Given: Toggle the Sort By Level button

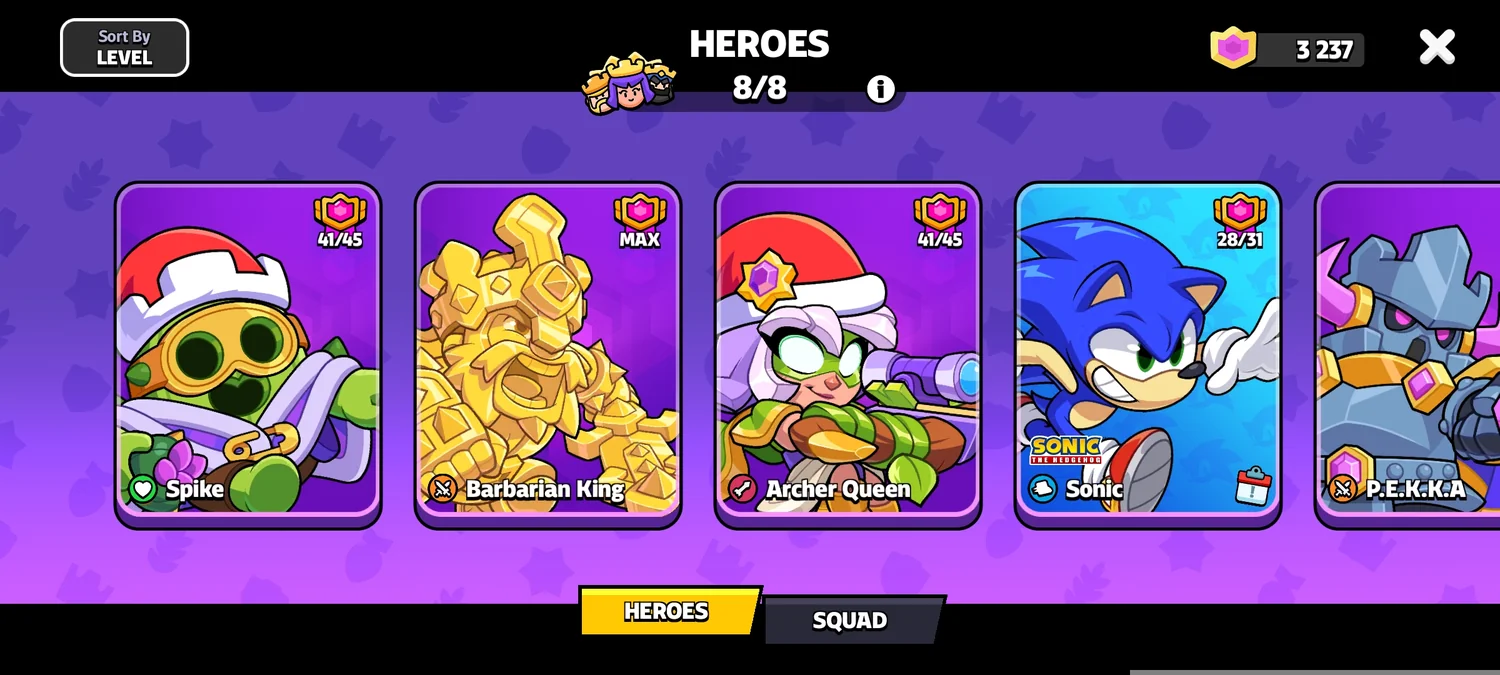Looking at the screenshot, I should [124, 48].
